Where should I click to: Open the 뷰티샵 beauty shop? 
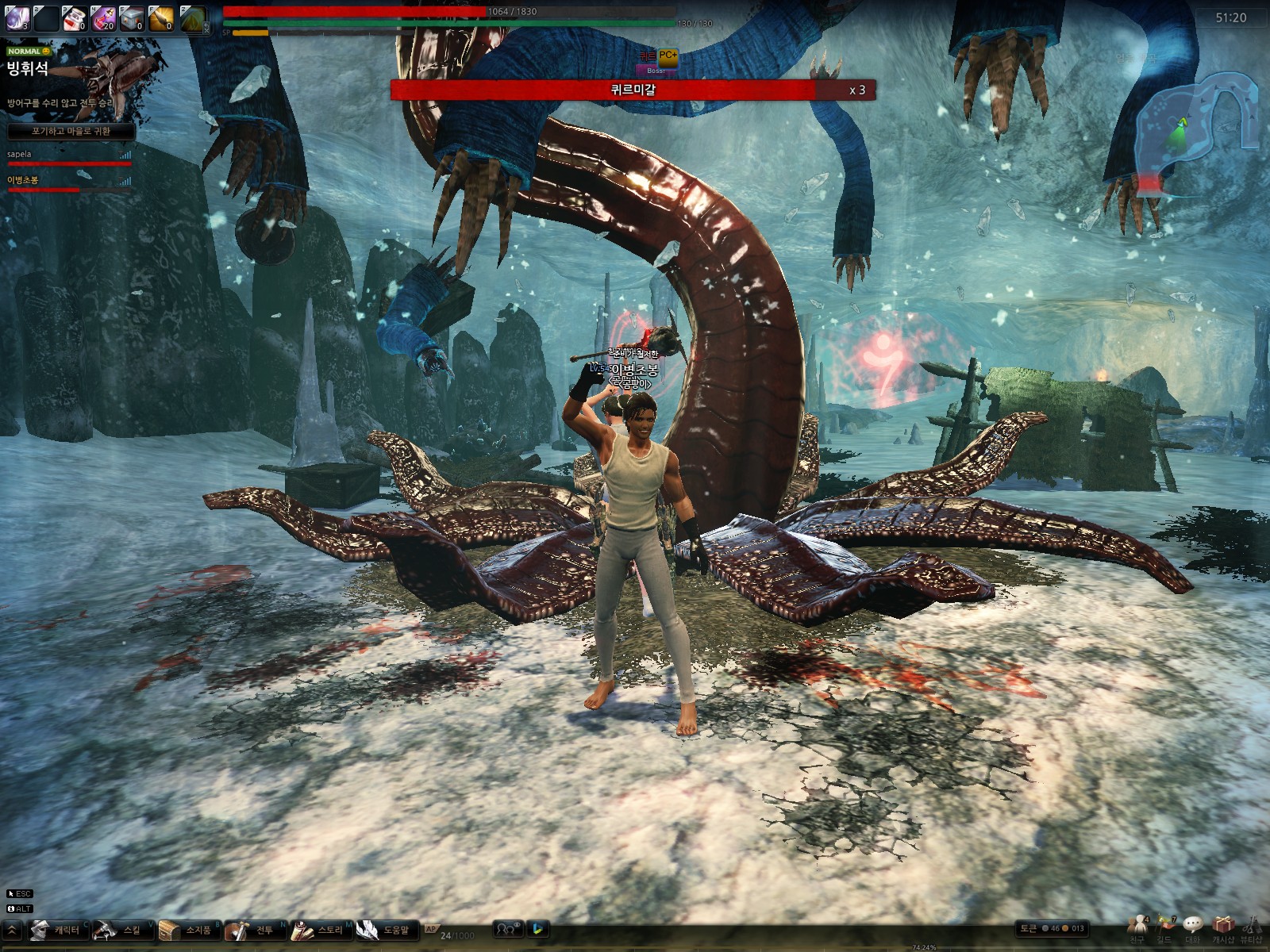tap(1251, 928)
